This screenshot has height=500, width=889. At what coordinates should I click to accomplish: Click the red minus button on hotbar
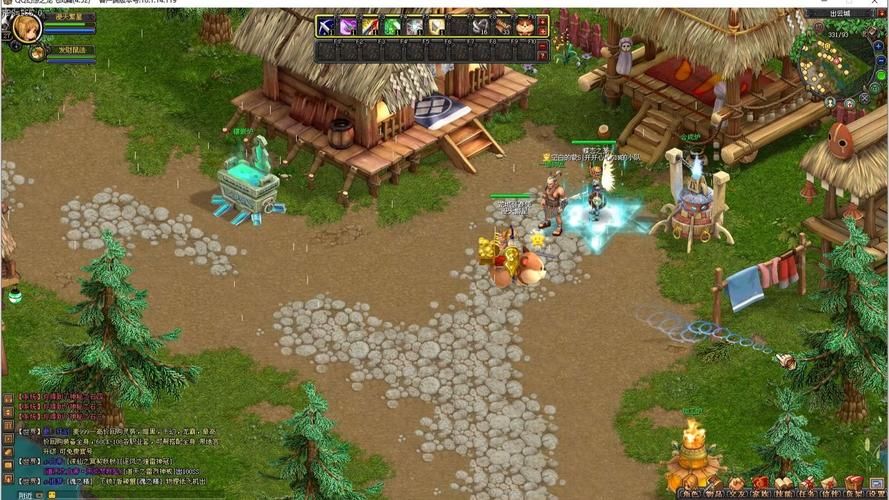tap(543, 32)
